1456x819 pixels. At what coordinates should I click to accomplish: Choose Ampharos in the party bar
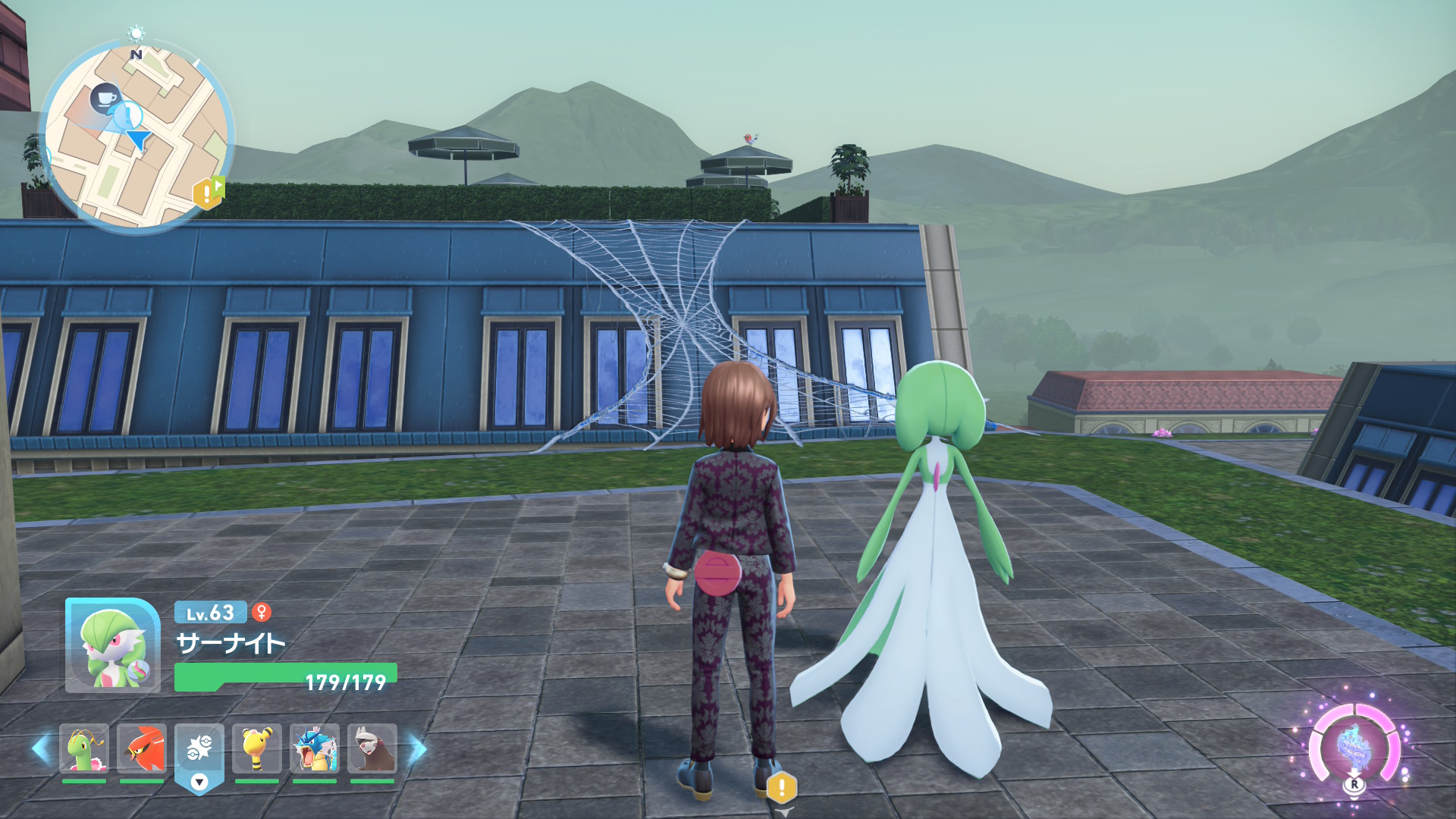point(257,748)
